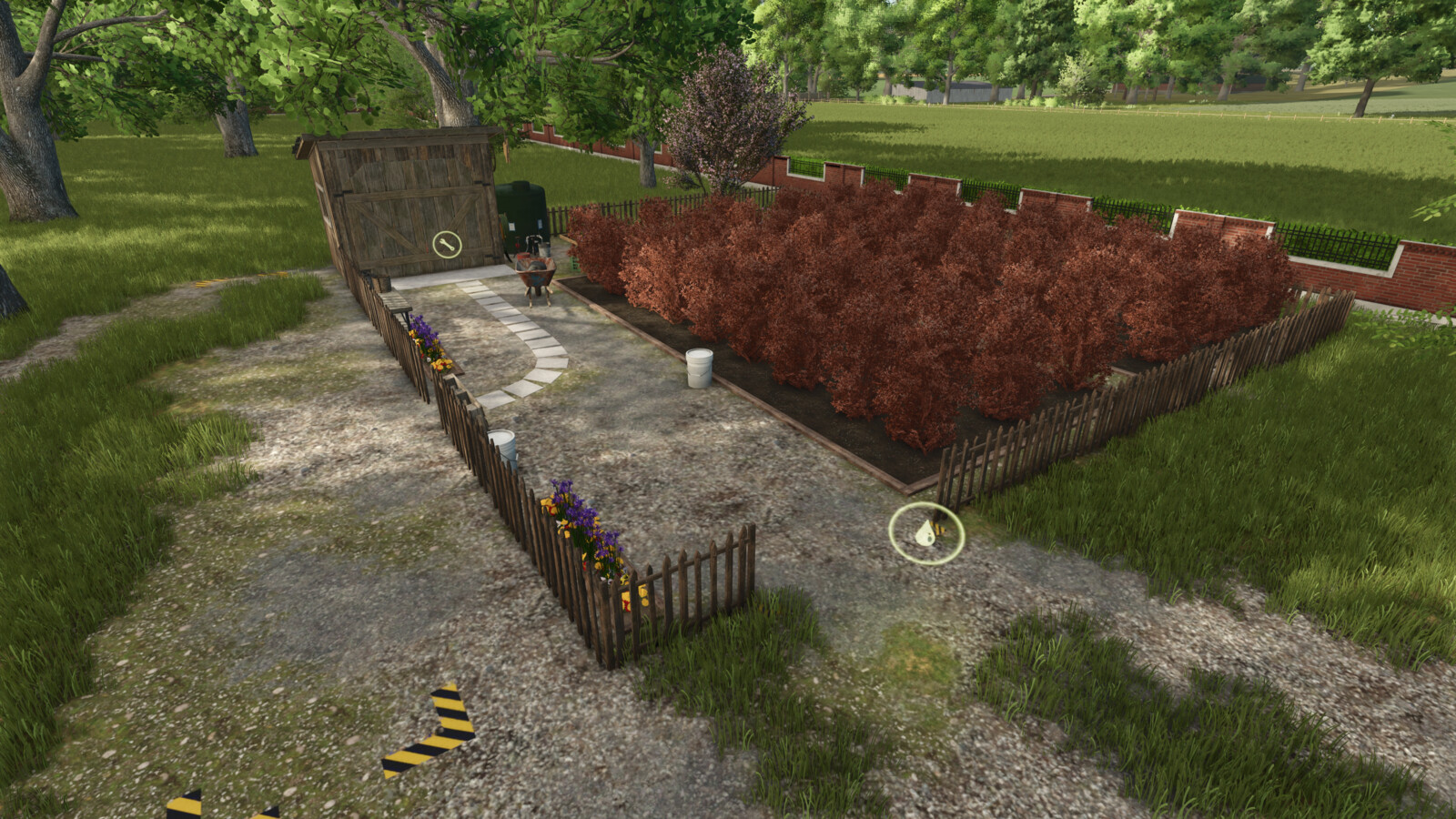The height and width of the screenshot is (819, 1456).
Task: Click the wrench interaction icon on the shed door
Action: pyautogui.click(x=447, y=244)
